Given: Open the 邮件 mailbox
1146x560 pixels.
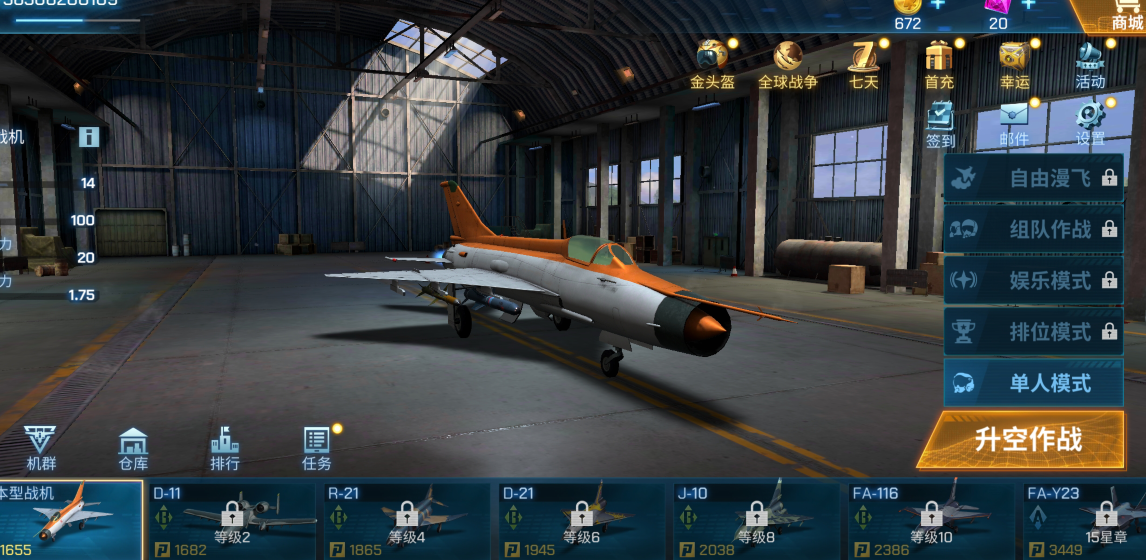Looking at the screenshot, I should tap(1014, 124).
